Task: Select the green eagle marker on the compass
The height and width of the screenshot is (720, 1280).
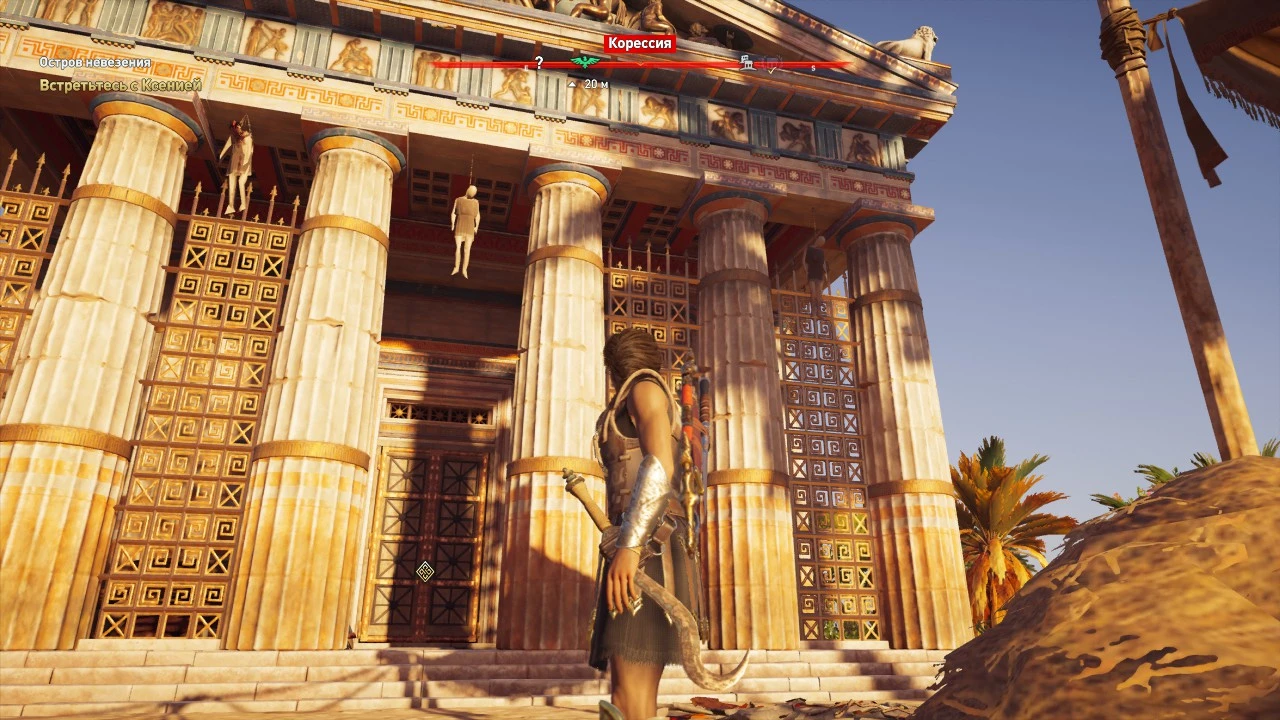Action: coord(585,62)
